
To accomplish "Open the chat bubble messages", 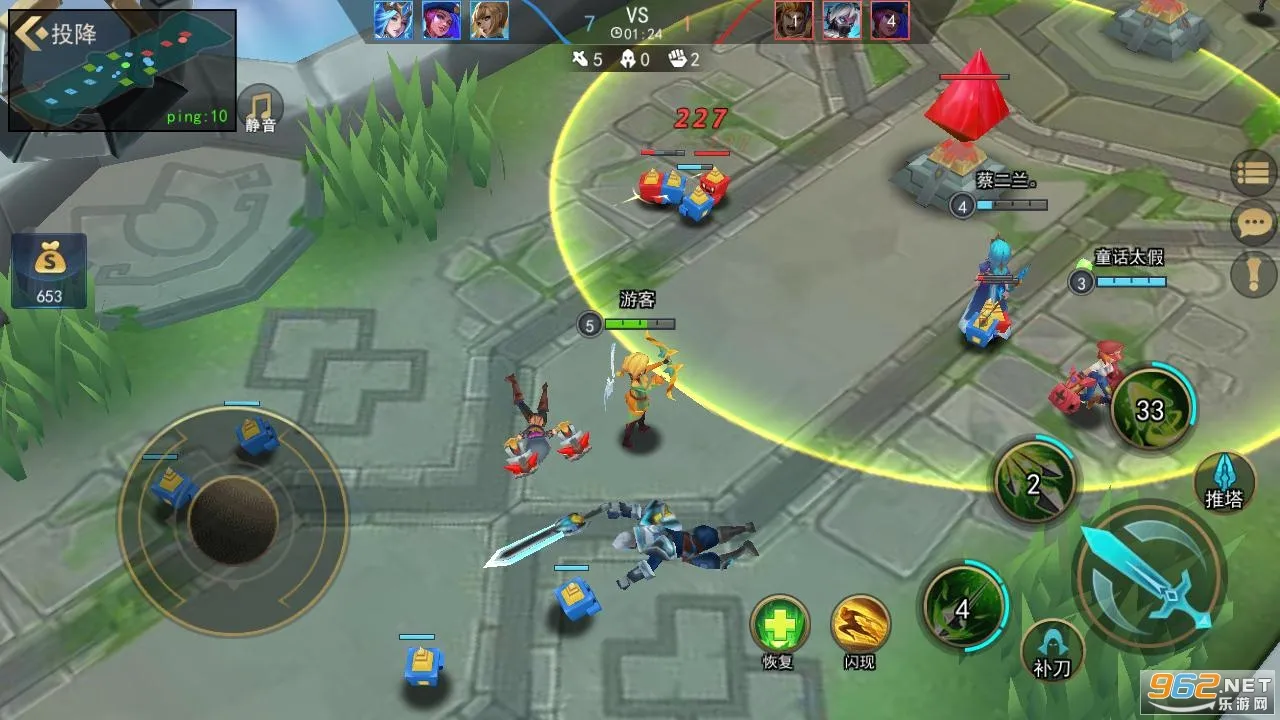I will point(1254,223).
